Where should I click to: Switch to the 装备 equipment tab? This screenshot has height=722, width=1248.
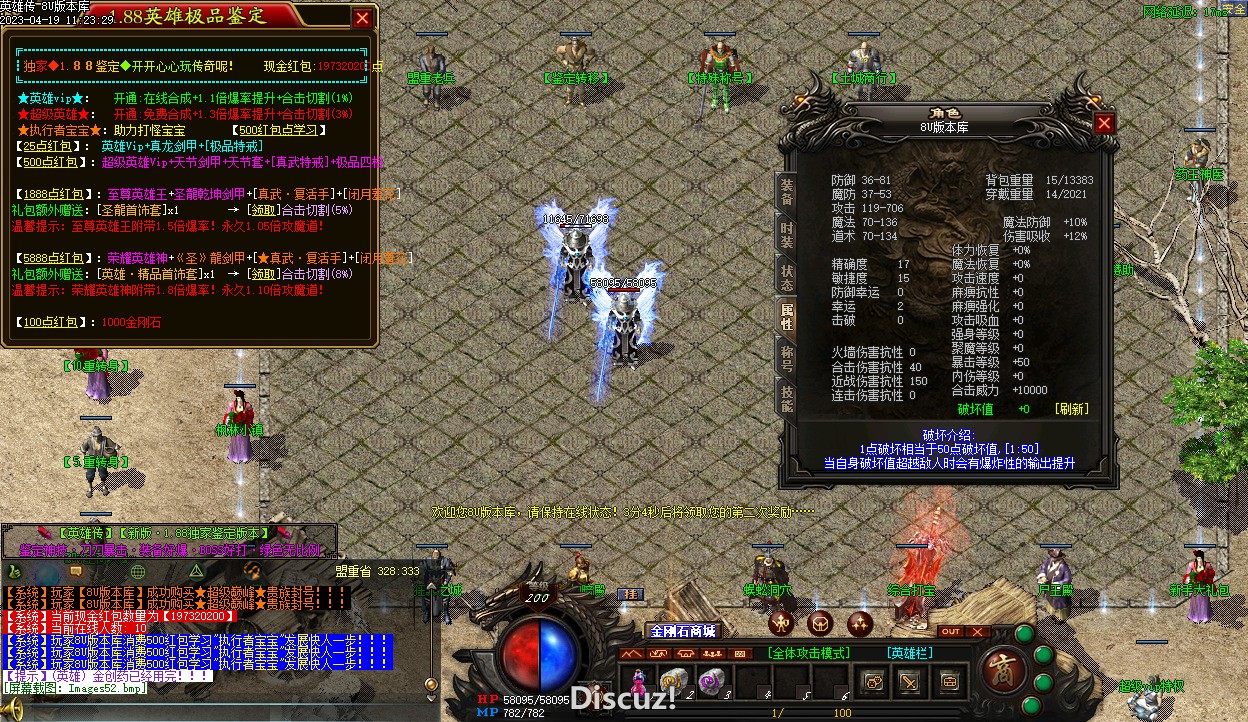click(x=788, y=192)
